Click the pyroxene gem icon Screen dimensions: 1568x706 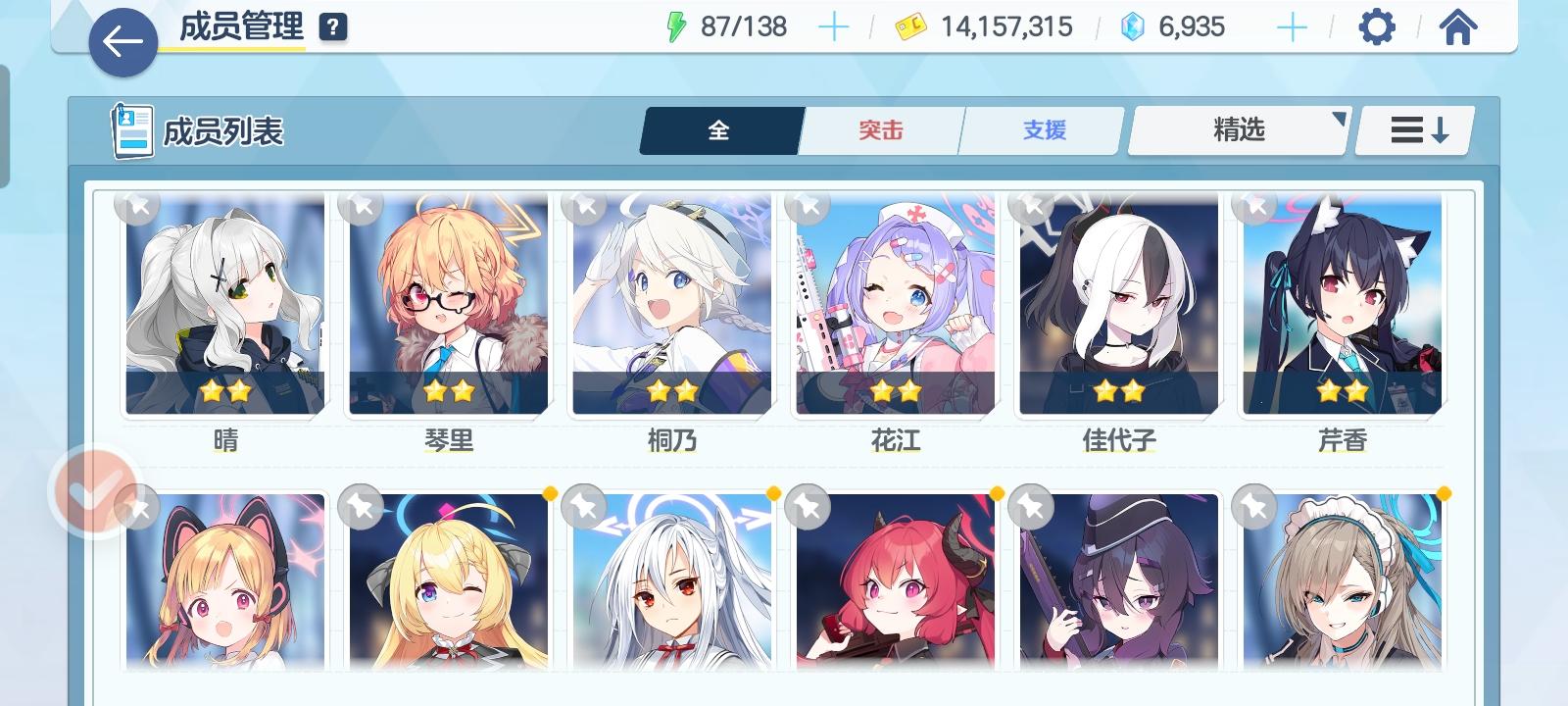[x=1131, y=26]
